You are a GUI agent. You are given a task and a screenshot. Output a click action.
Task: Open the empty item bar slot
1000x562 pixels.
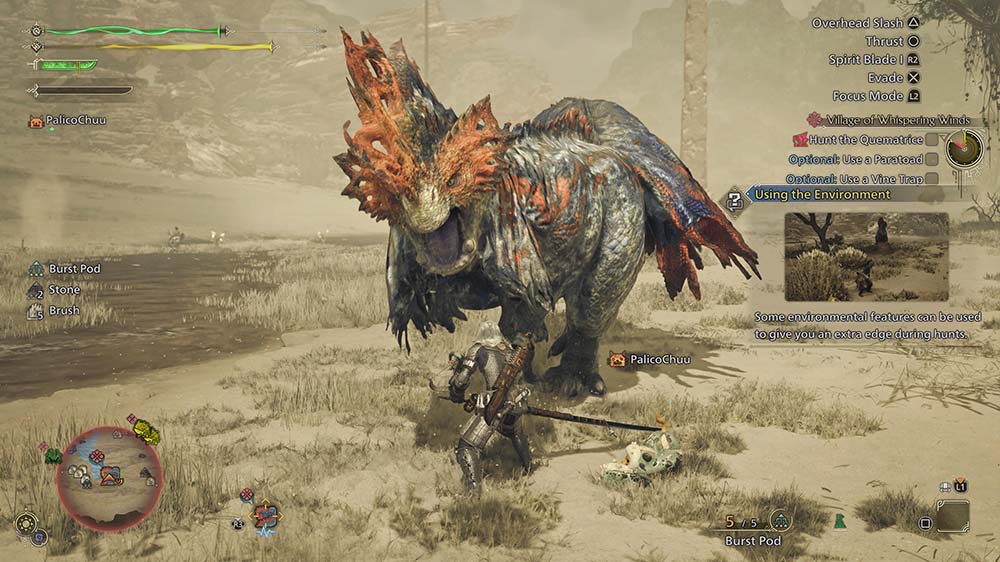(x=952, y=516)
